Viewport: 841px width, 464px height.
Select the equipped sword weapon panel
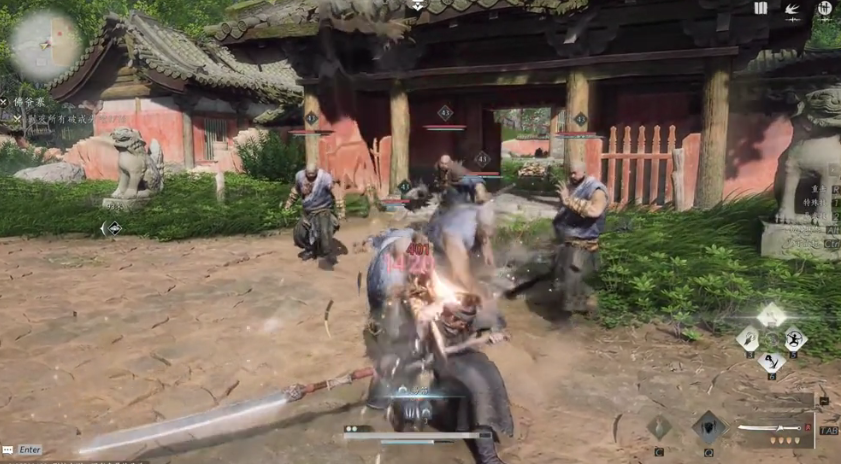tap(775, 430)
